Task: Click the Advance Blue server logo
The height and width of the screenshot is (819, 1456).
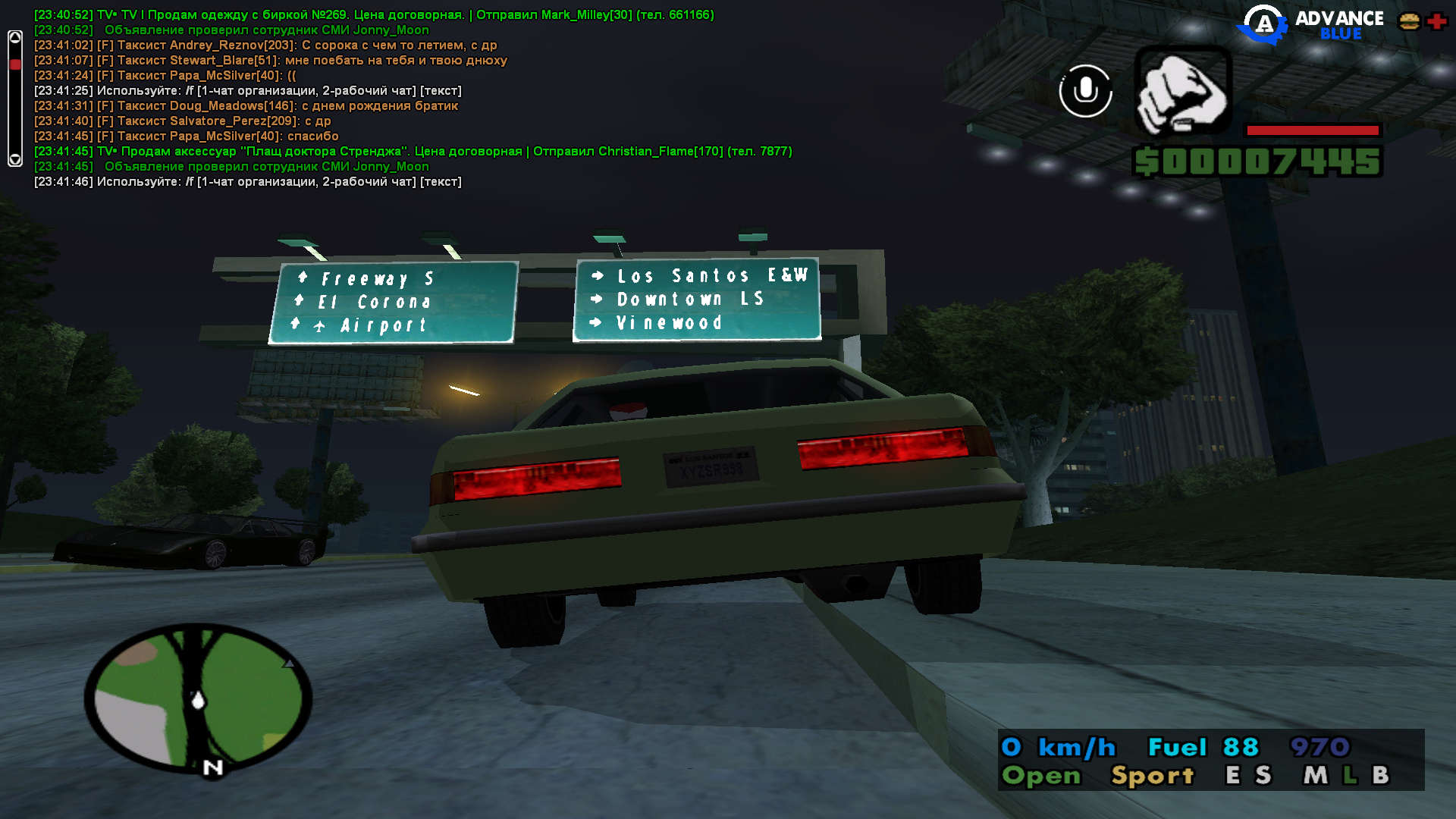Action: pyautogui.click(x=1310, y=24)
